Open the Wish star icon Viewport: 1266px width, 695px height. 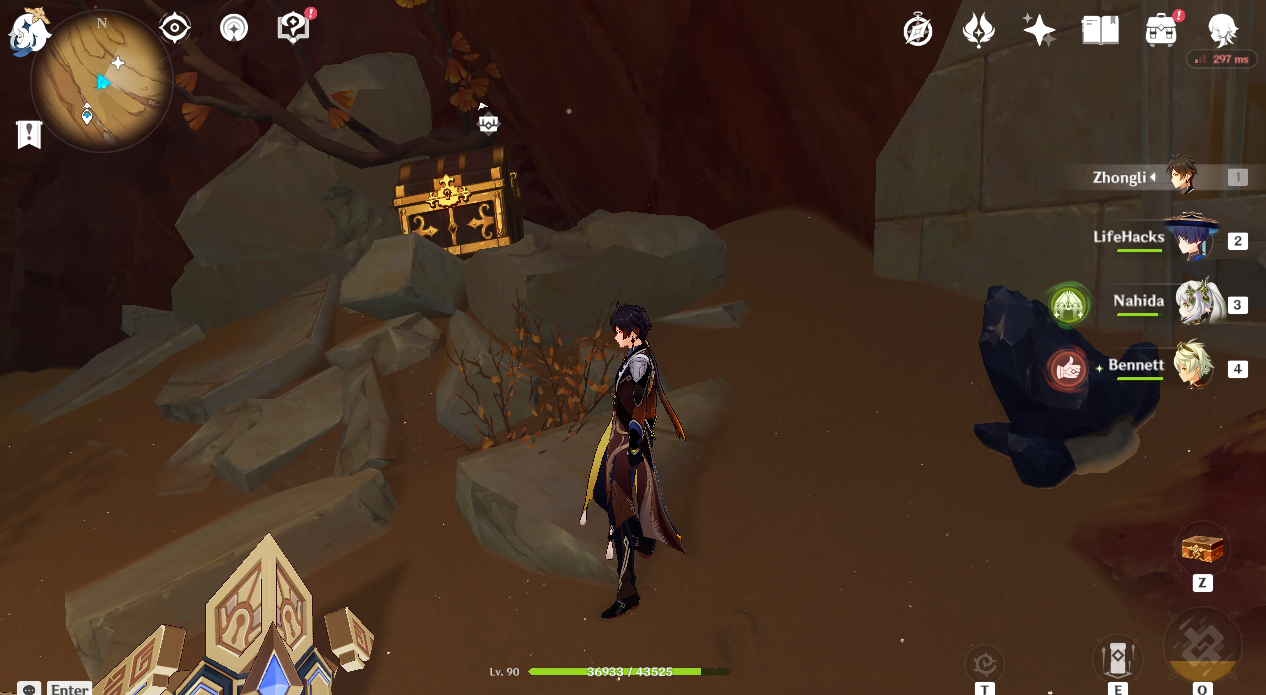coord(1039,30)
